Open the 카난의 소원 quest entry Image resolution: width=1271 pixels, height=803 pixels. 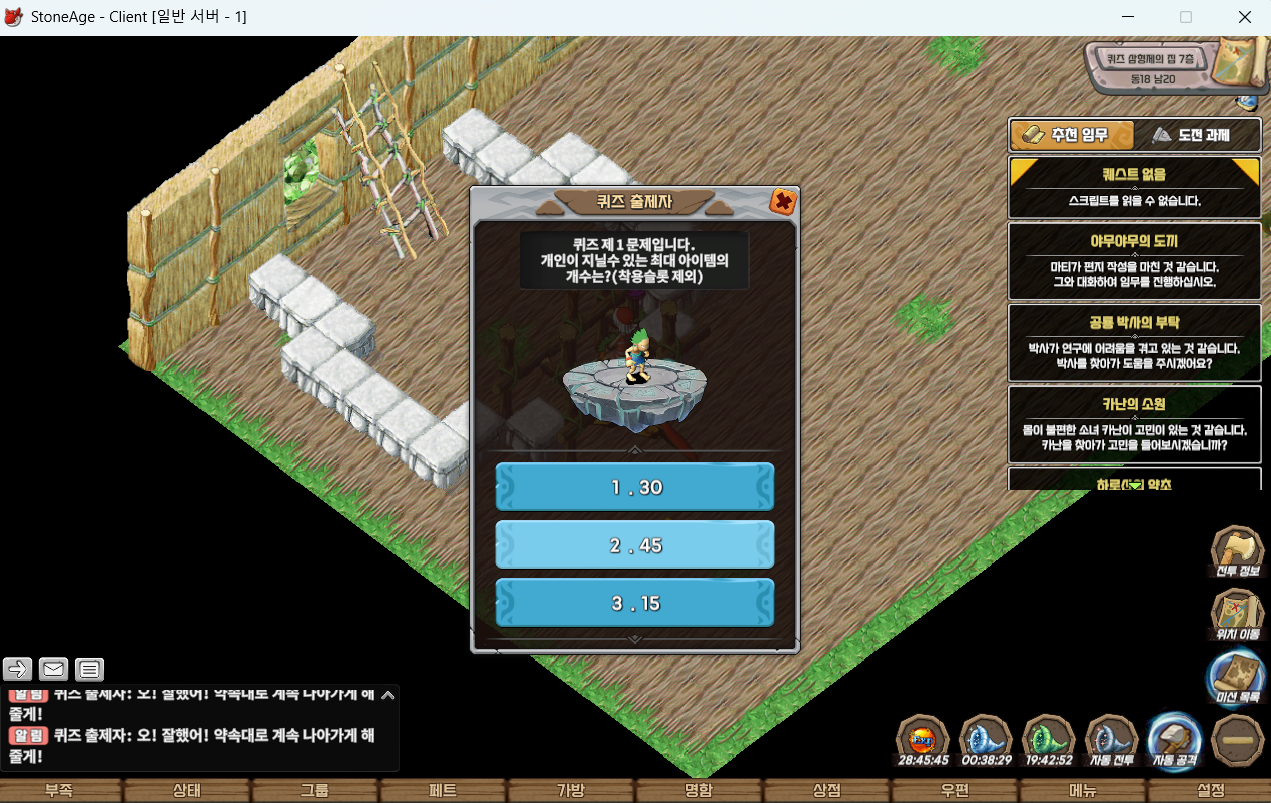(1134, 425)
